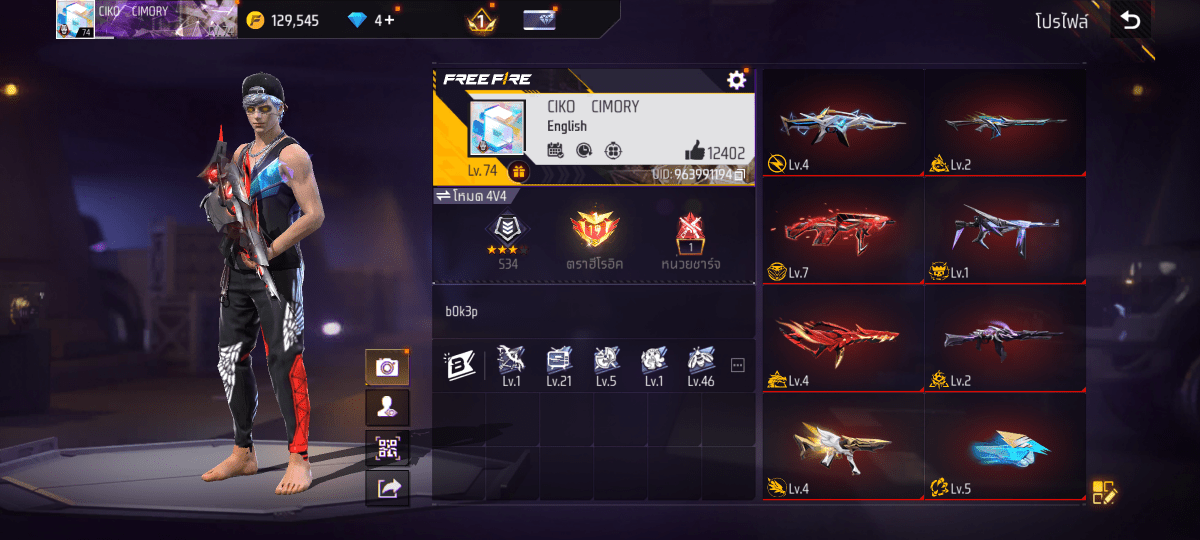
Task: Share the profile with the arrow button
Action: 387,487
